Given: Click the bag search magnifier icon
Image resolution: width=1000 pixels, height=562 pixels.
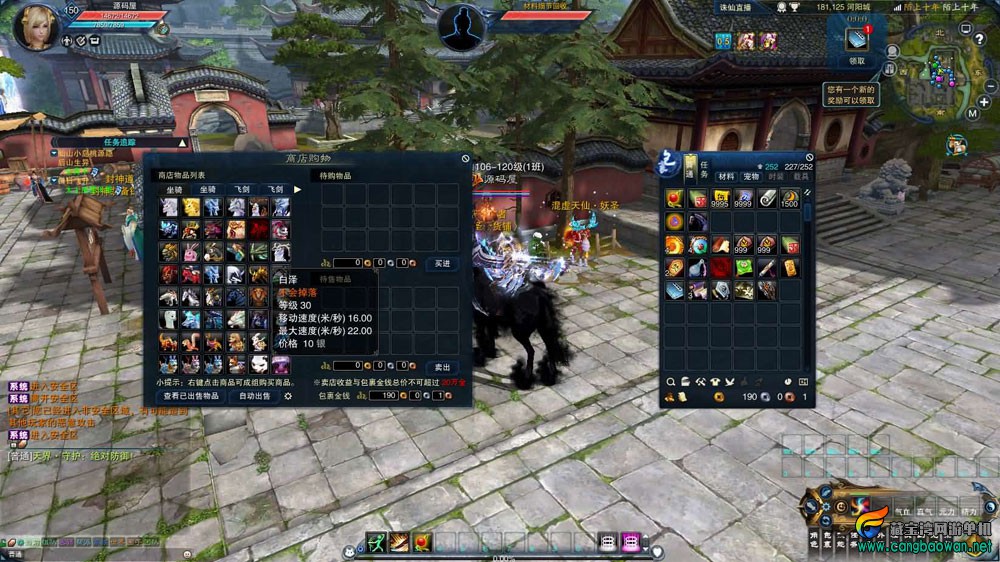Looking at the screenshot, I should coord(670,382).
